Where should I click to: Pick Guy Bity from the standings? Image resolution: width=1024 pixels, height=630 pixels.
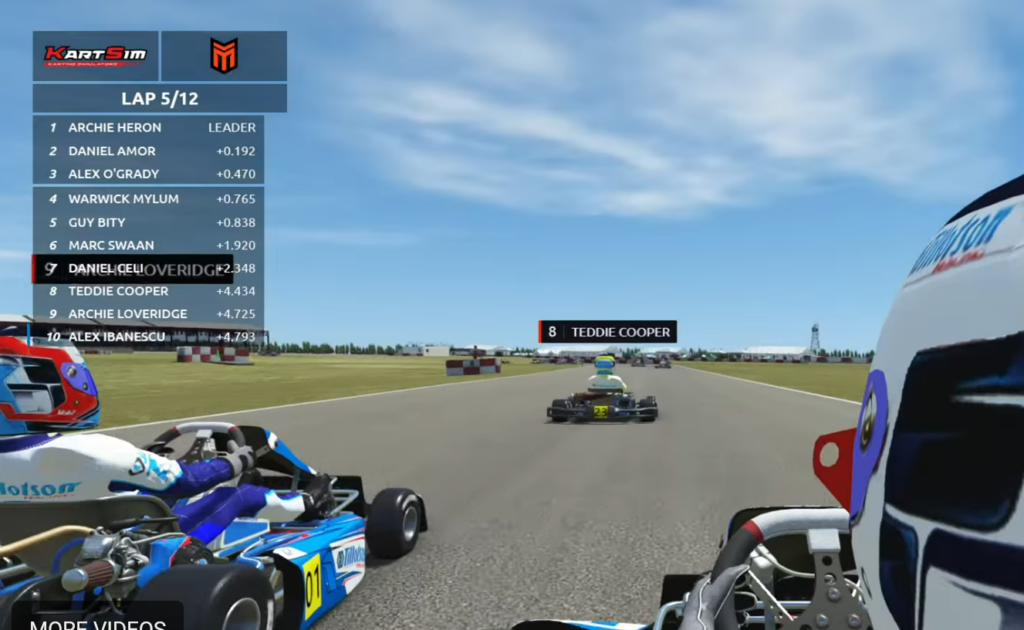[x=148, y=222]
